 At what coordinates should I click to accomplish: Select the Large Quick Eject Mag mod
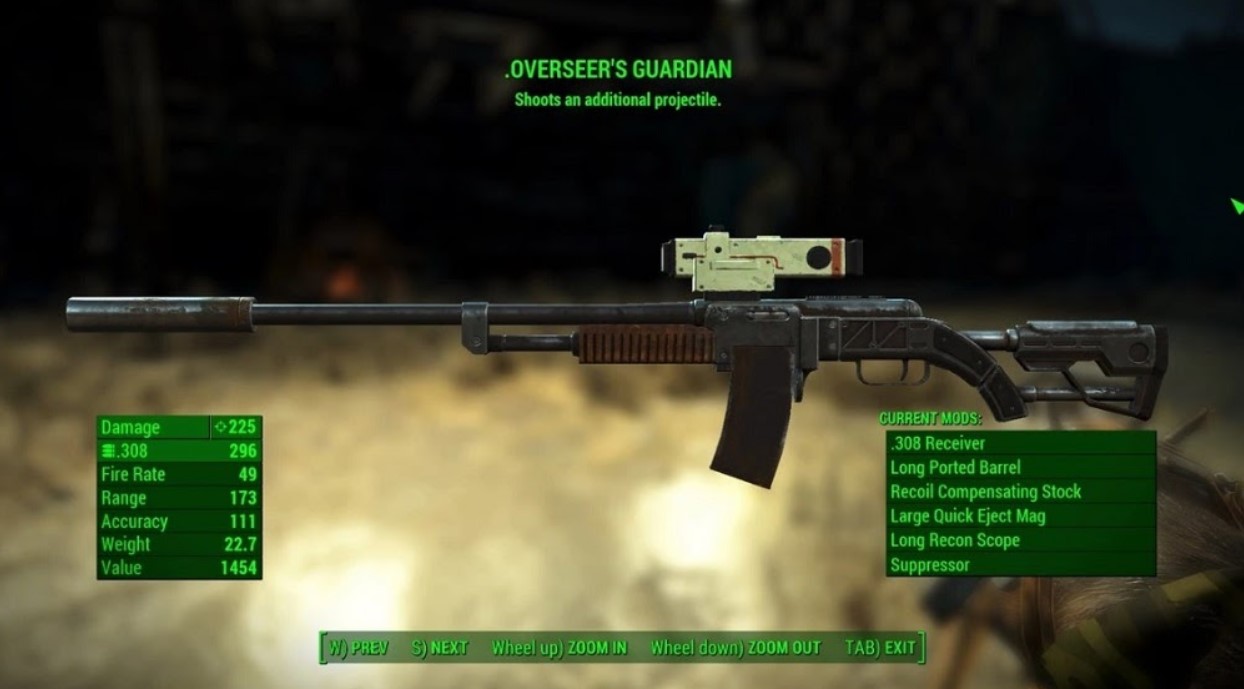point(1019,516)
